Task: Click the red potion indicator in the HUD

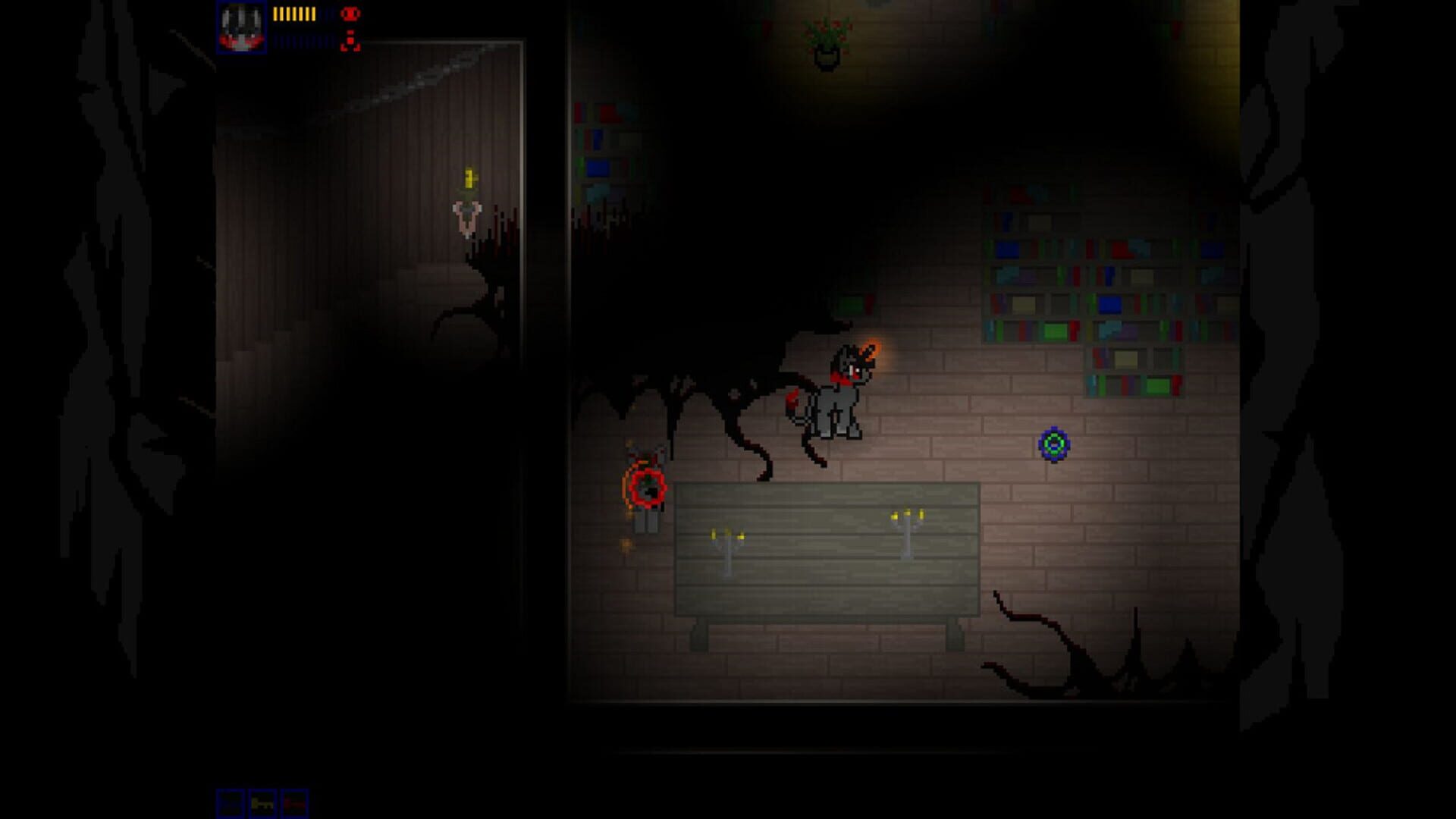Action: (350, 42)
